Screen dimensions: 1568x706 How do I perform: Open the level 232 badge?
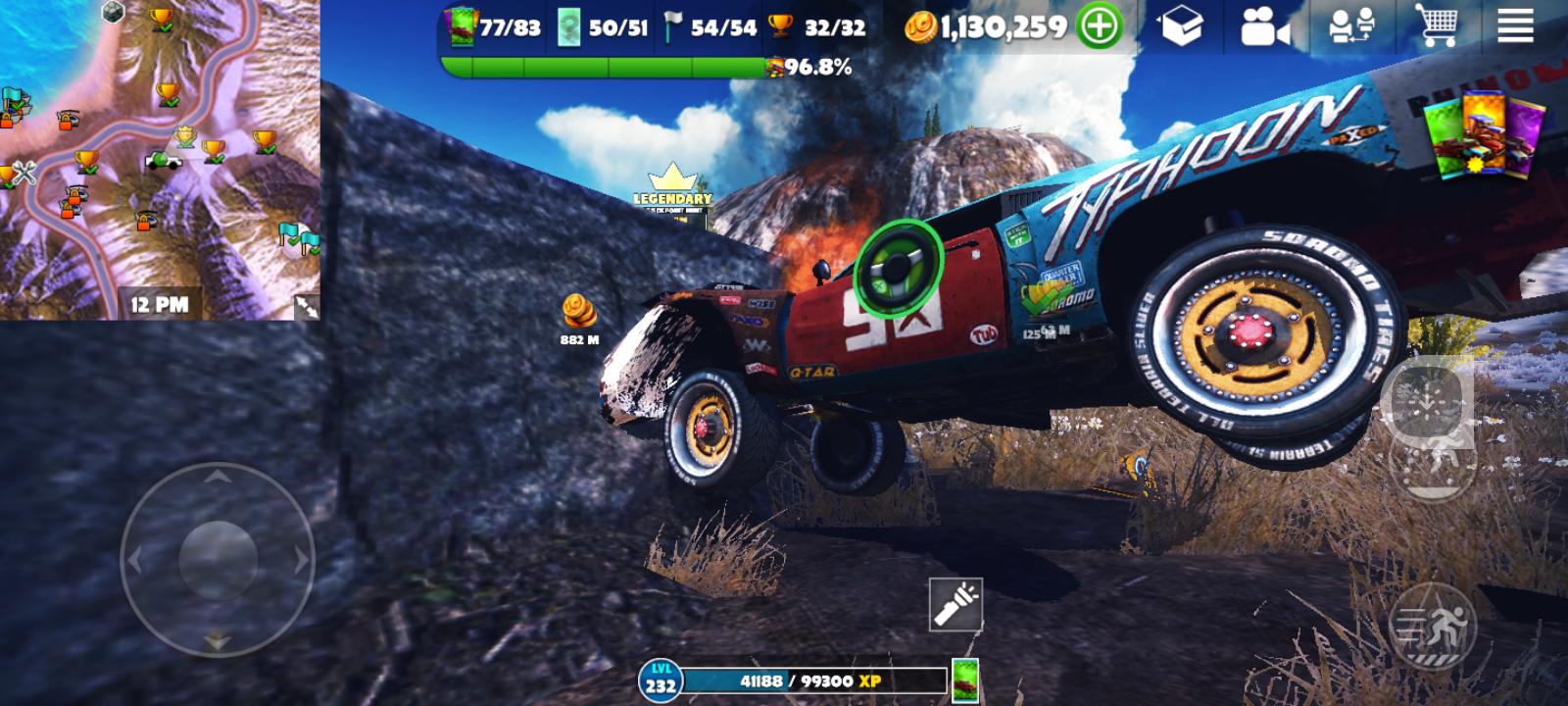click(x=660, y=680)
